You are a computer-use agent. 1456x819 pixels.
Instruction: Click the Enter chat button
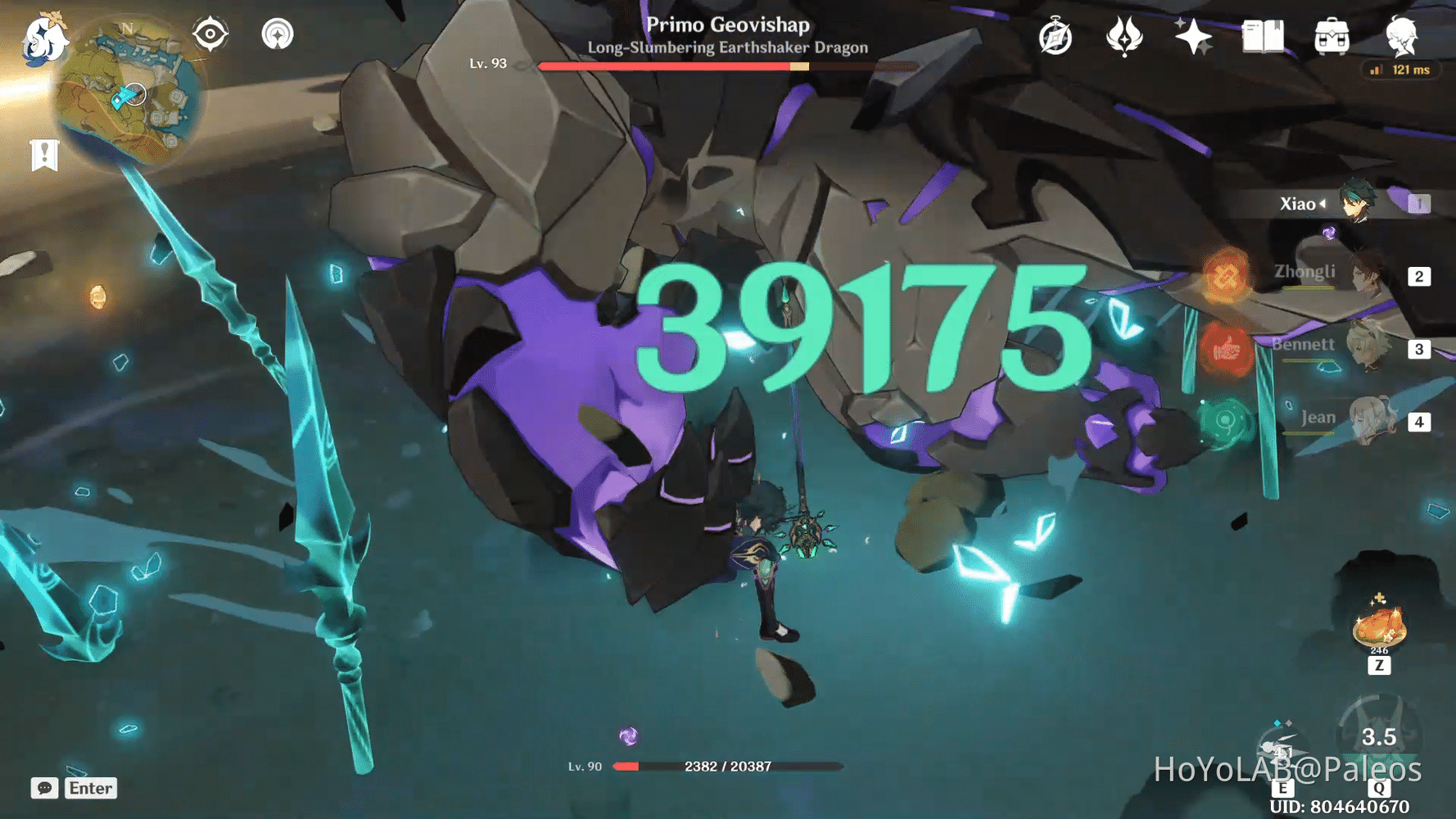pos(90,789)
